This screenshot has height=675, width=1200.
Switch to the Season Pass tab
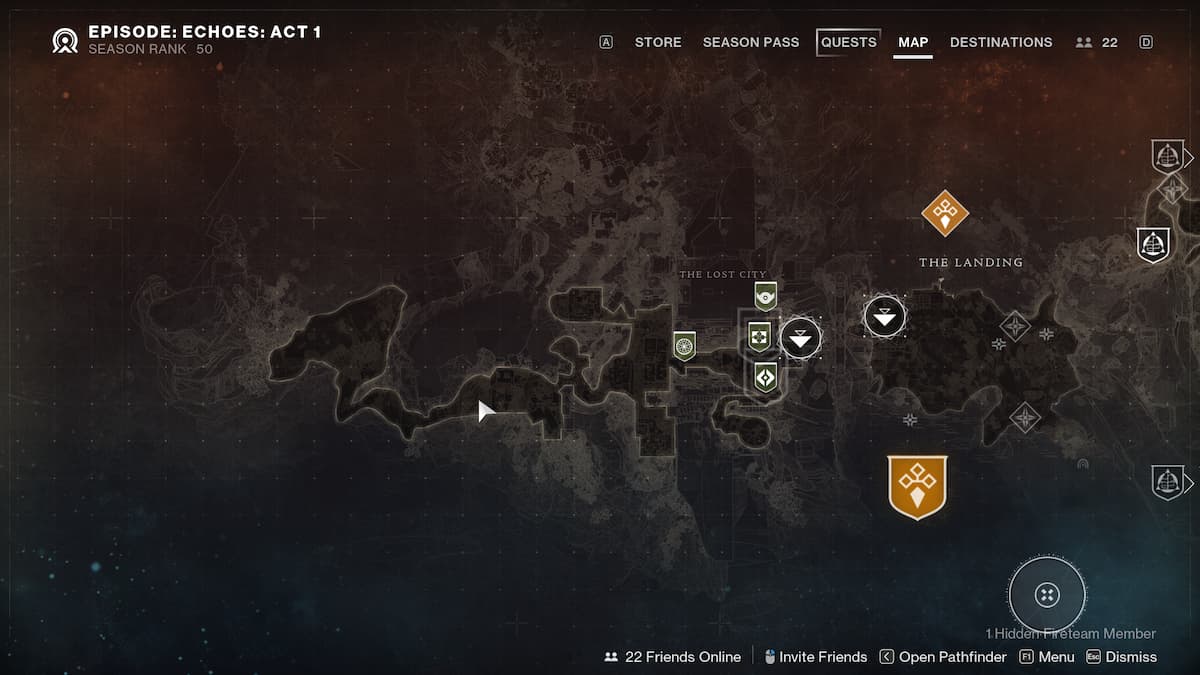751,42
